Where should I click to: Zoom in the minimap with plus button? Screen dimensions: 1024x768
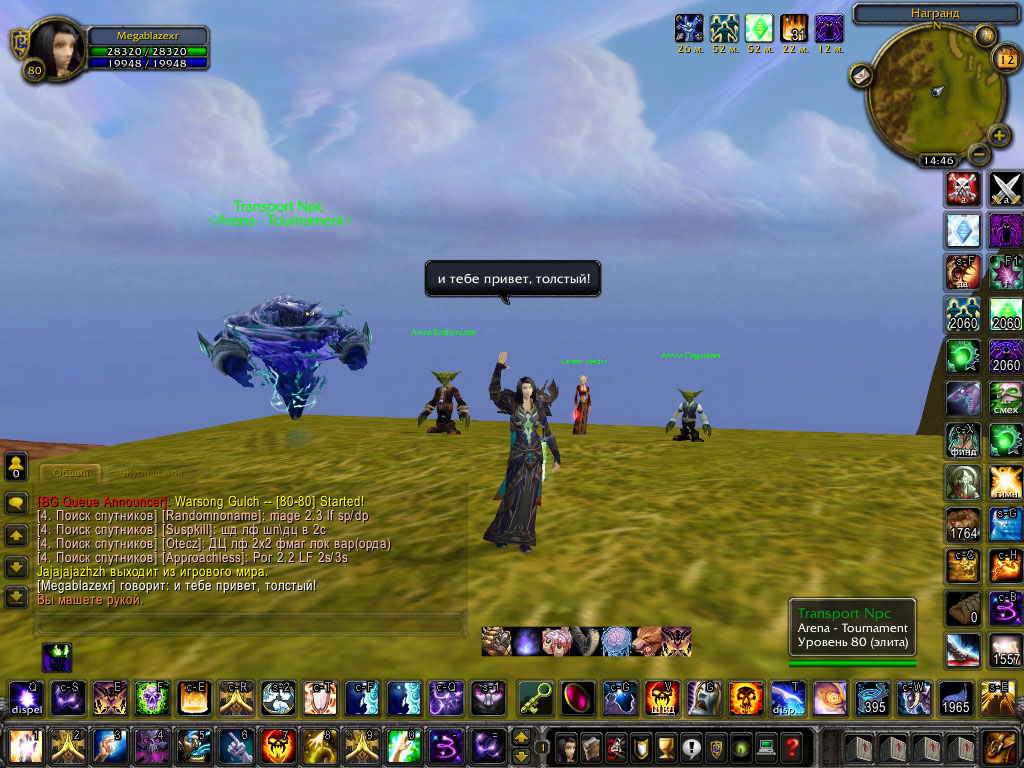(999, 136)
